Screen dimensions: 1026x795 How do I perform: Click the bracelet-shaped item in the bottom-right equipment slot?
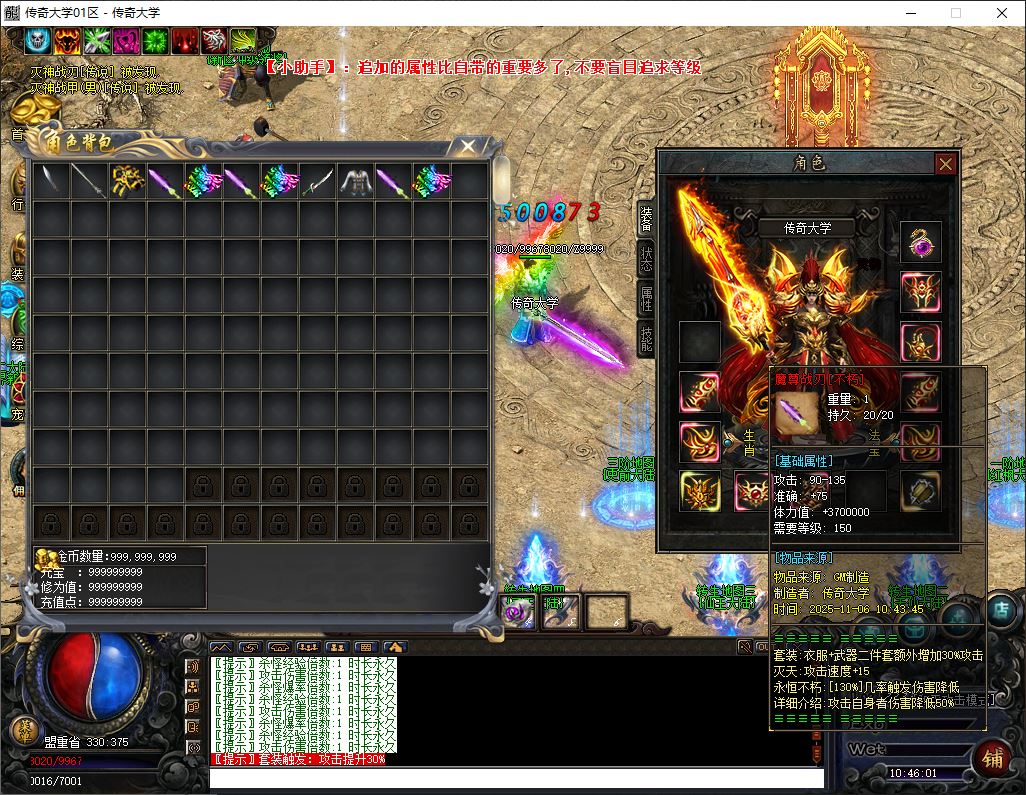pyautogui.click(x=919, y=491)
